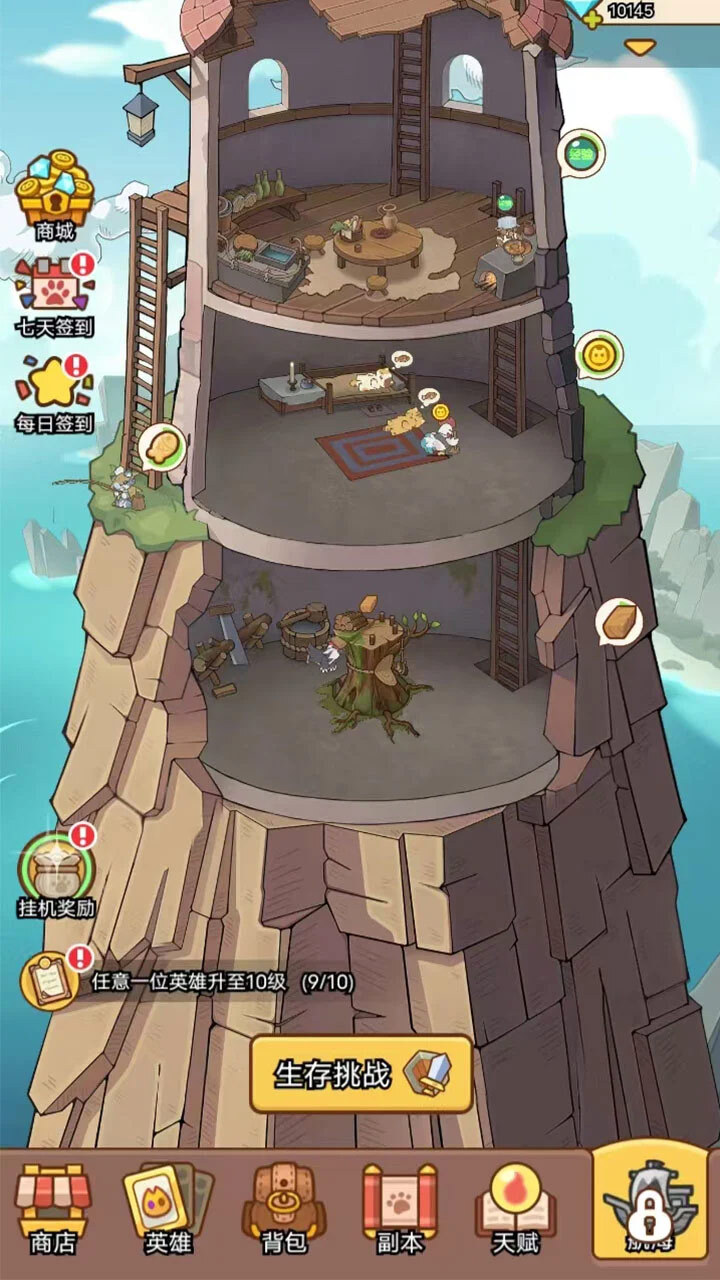Image resolution: width=720 pixels, height=1280 pixels.
Task: Collect the wood plank bubble
Action: (620, 623)
